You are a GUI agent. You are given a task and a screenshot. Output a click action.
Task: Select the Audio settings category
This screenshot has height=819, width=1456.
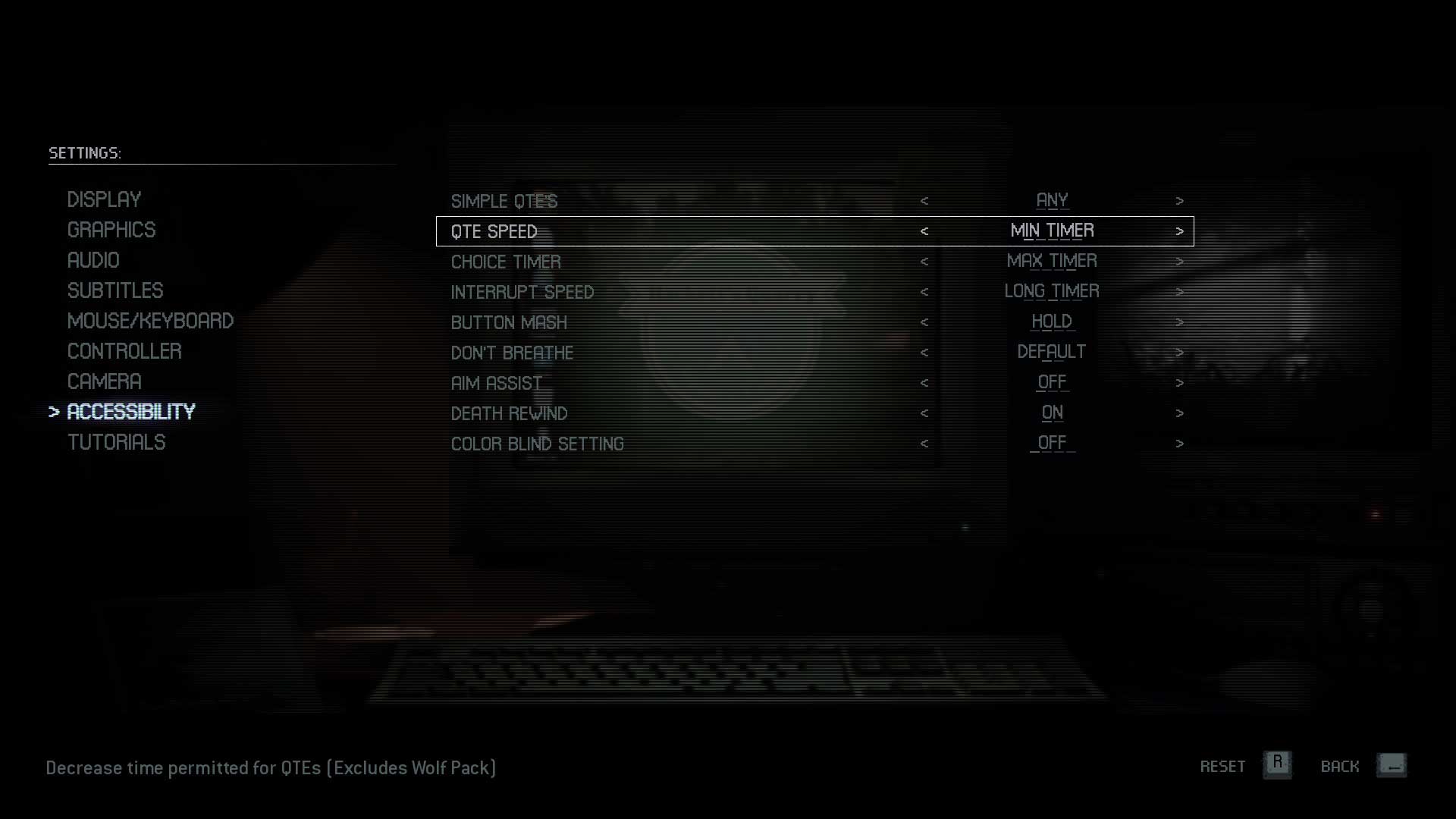tap(93, 260)
